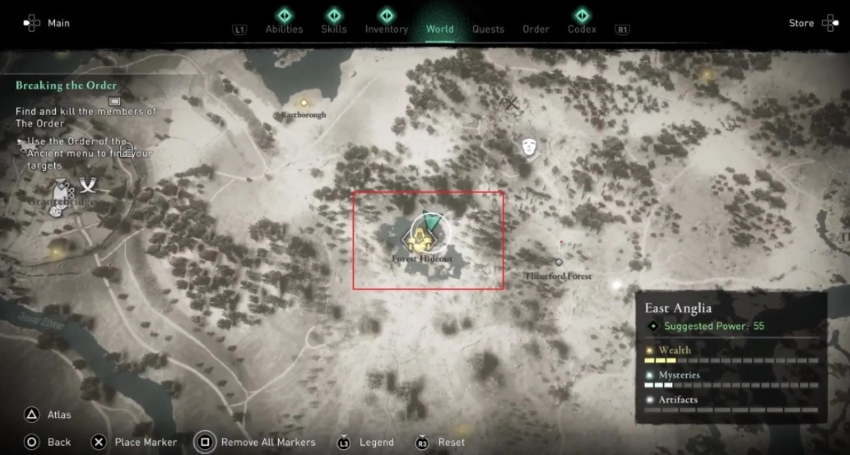Image resolution: width=850 pixels, height=455 pixels.
Task: Click the Wealth progress row
Action: (731, 353)
